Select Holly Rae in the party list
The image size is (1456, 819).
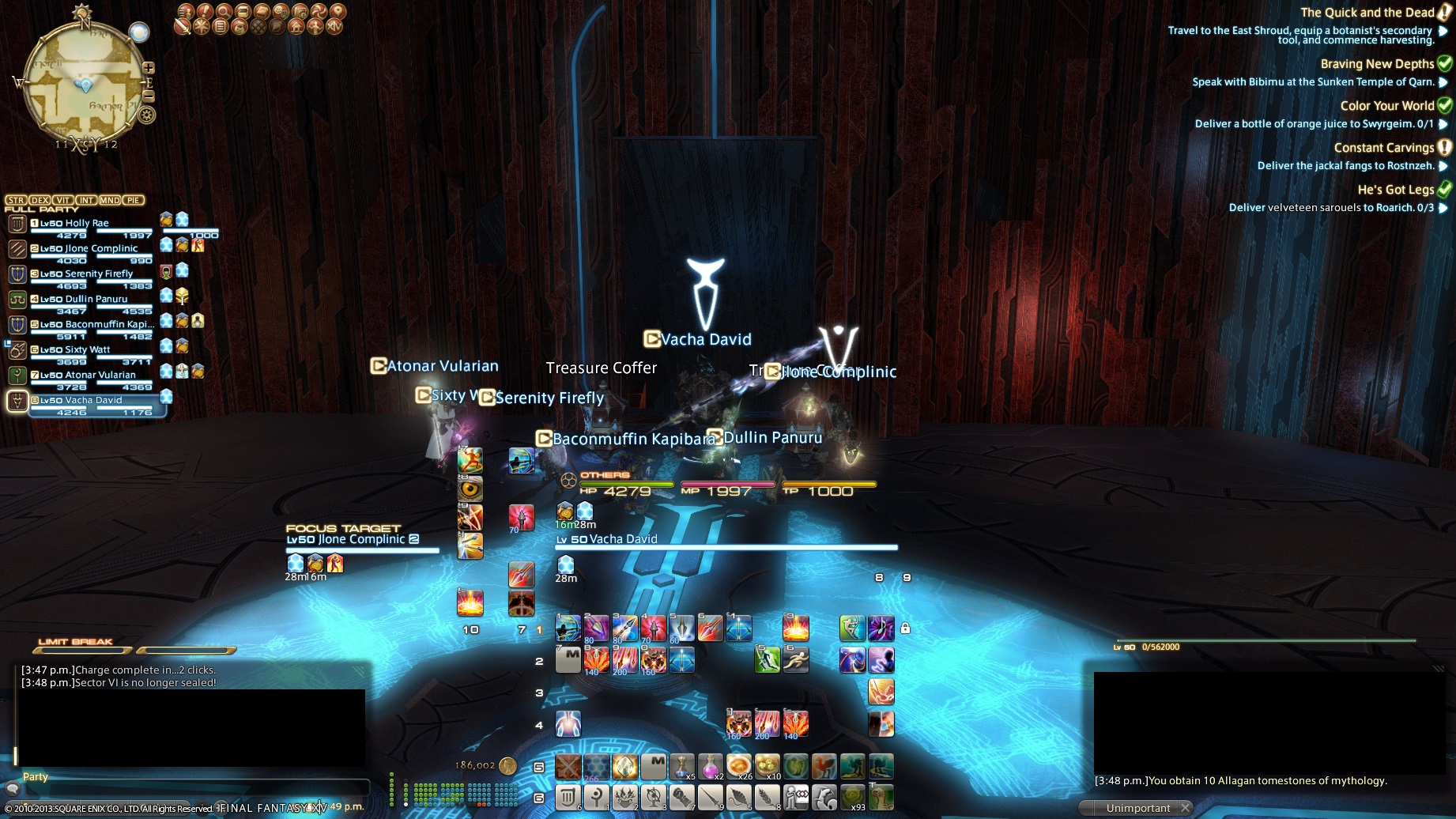(87, 224)
